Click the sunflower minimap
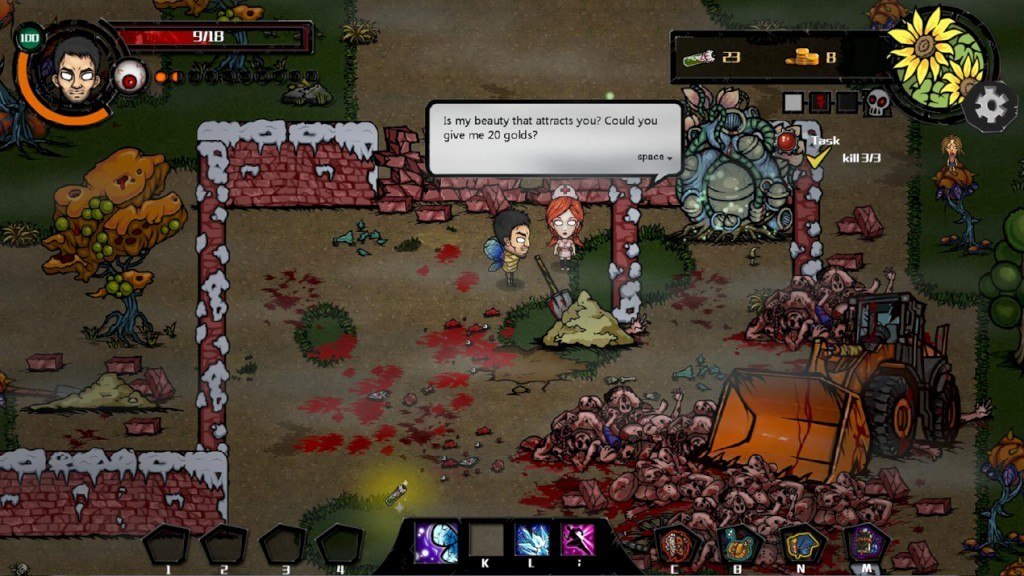Viewport: 1024px width, 576px height. coord(939,59)
